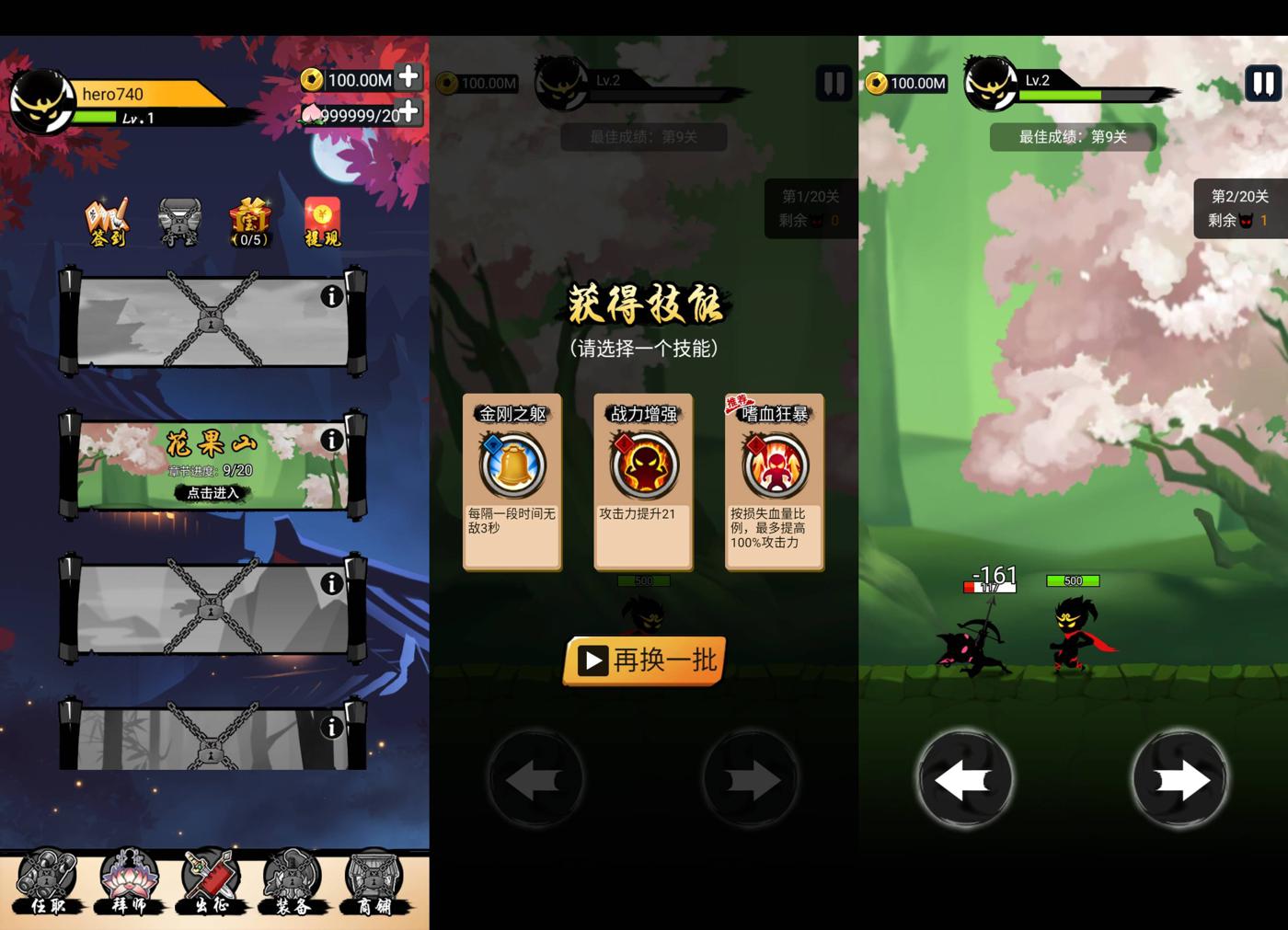Open the 商铺 shop tab
This screenshot has height=930, width=1288.
(374, 883)
